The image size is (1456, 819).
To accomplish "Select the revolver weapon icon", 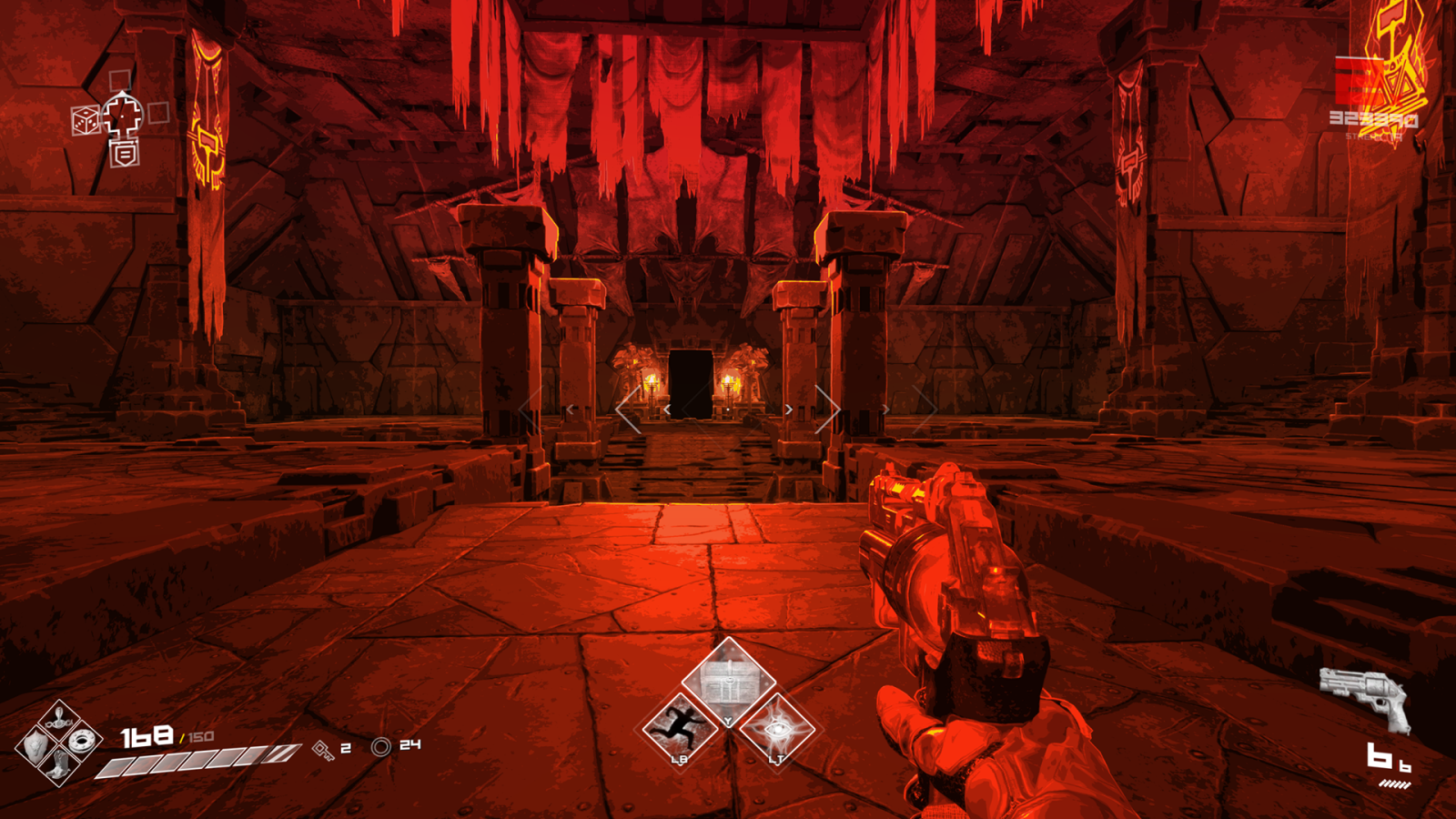I will pos(1365,696).
